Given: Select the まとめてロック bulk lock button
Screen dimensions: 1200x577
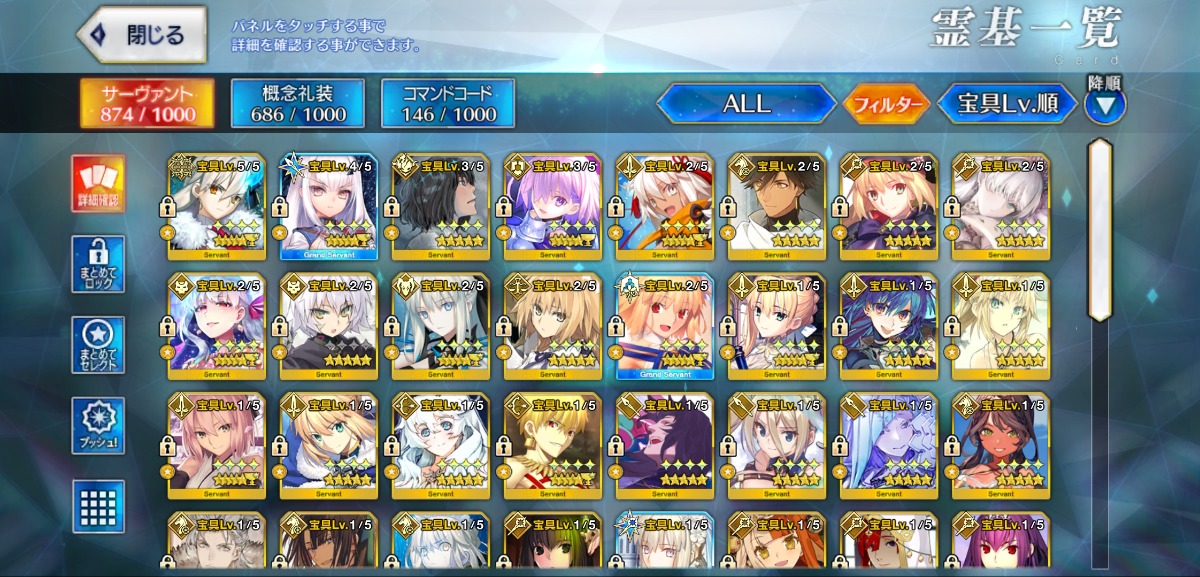Looking at the screenshot, I should [x=99, y=265].
